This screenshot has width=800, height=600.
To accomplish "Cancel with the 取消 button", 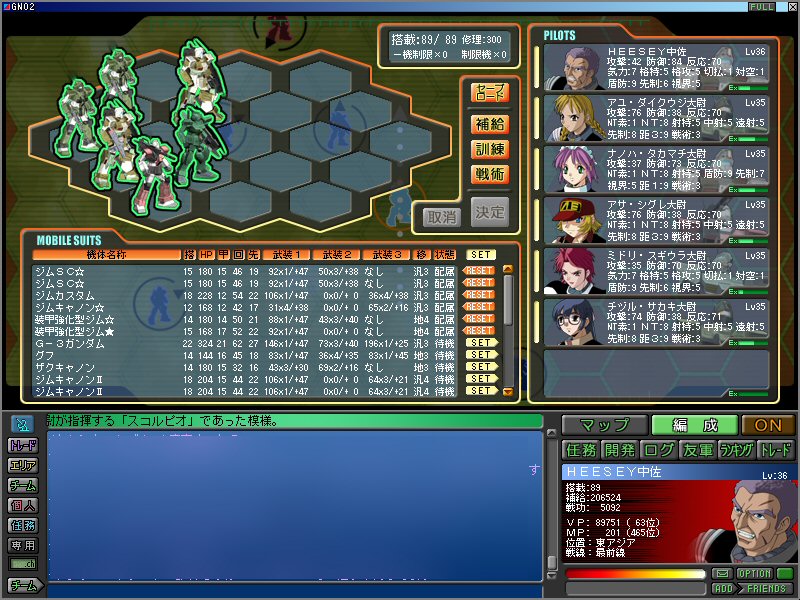I will [x=441, y=214].
